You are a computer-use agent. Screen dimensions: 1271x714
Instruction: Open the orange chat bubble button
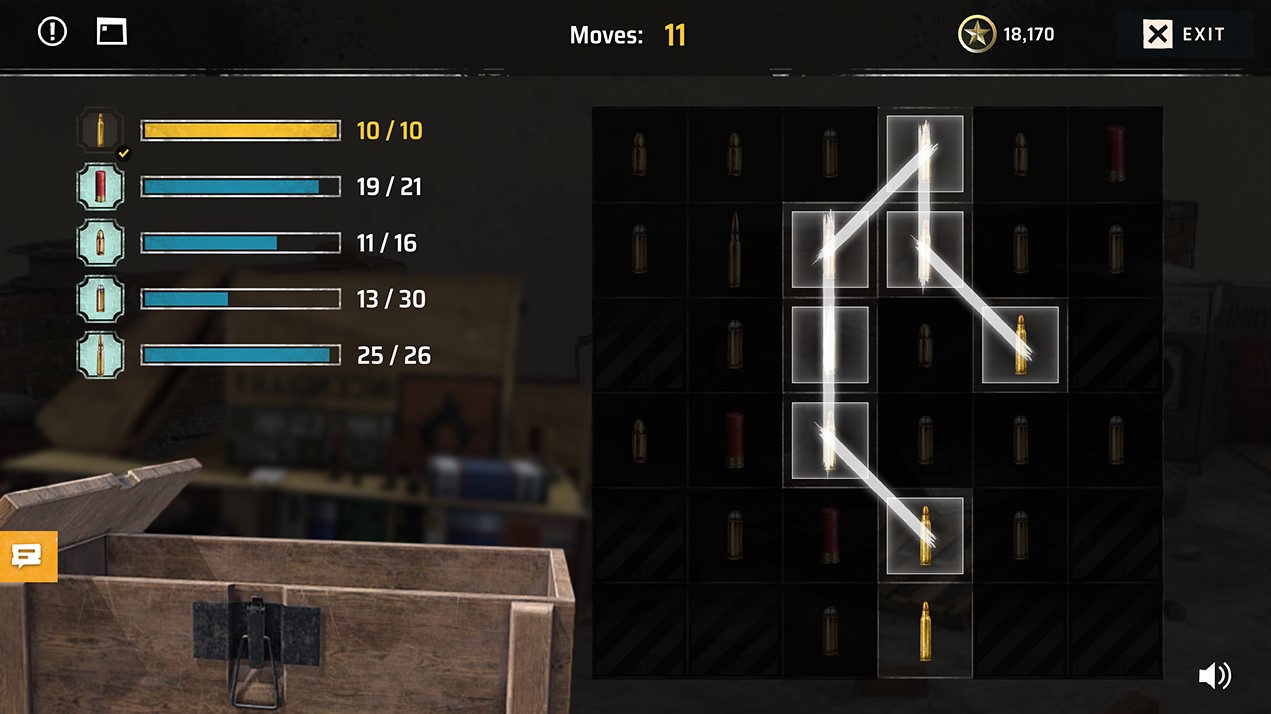(28, 556)
